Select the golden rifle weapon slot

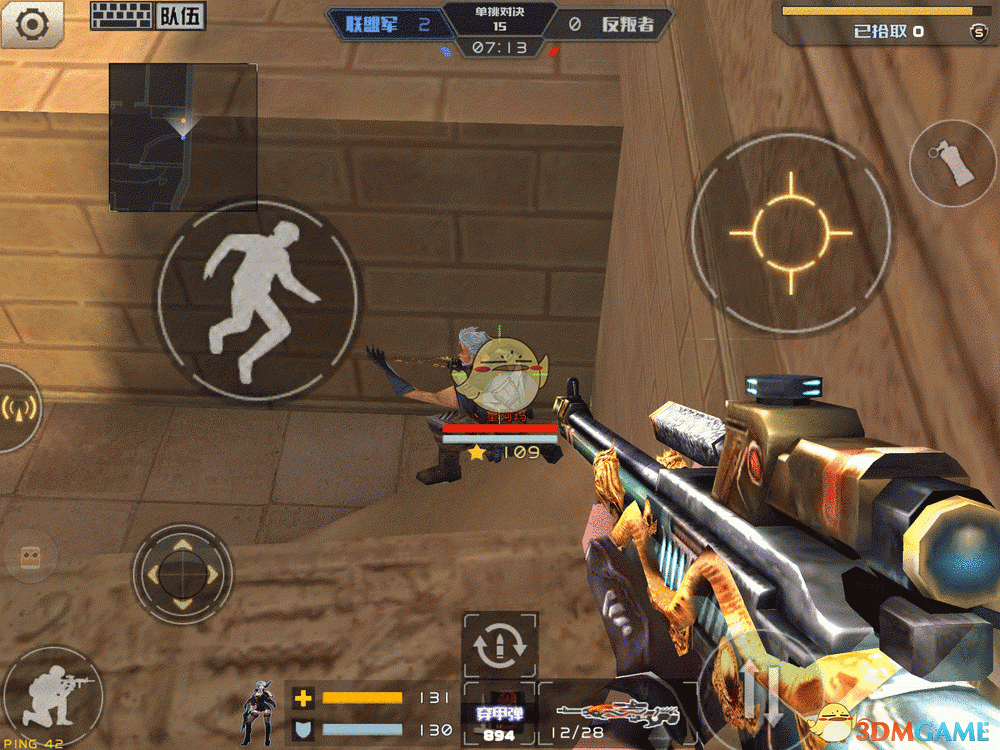(x=614, y=716)
